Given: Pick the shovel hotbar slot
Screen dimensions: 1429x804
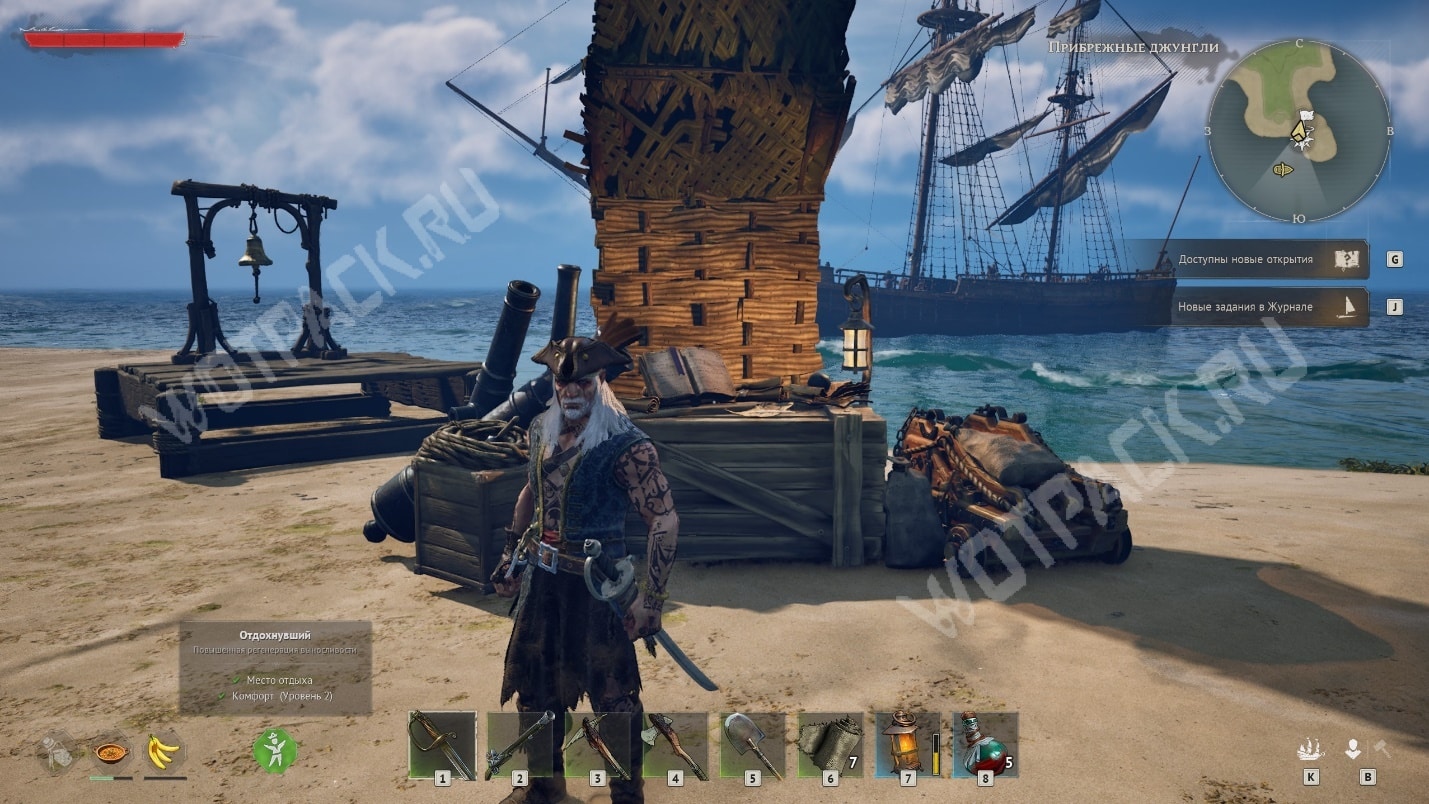Looking at the screenshot, I should [752, 745].
